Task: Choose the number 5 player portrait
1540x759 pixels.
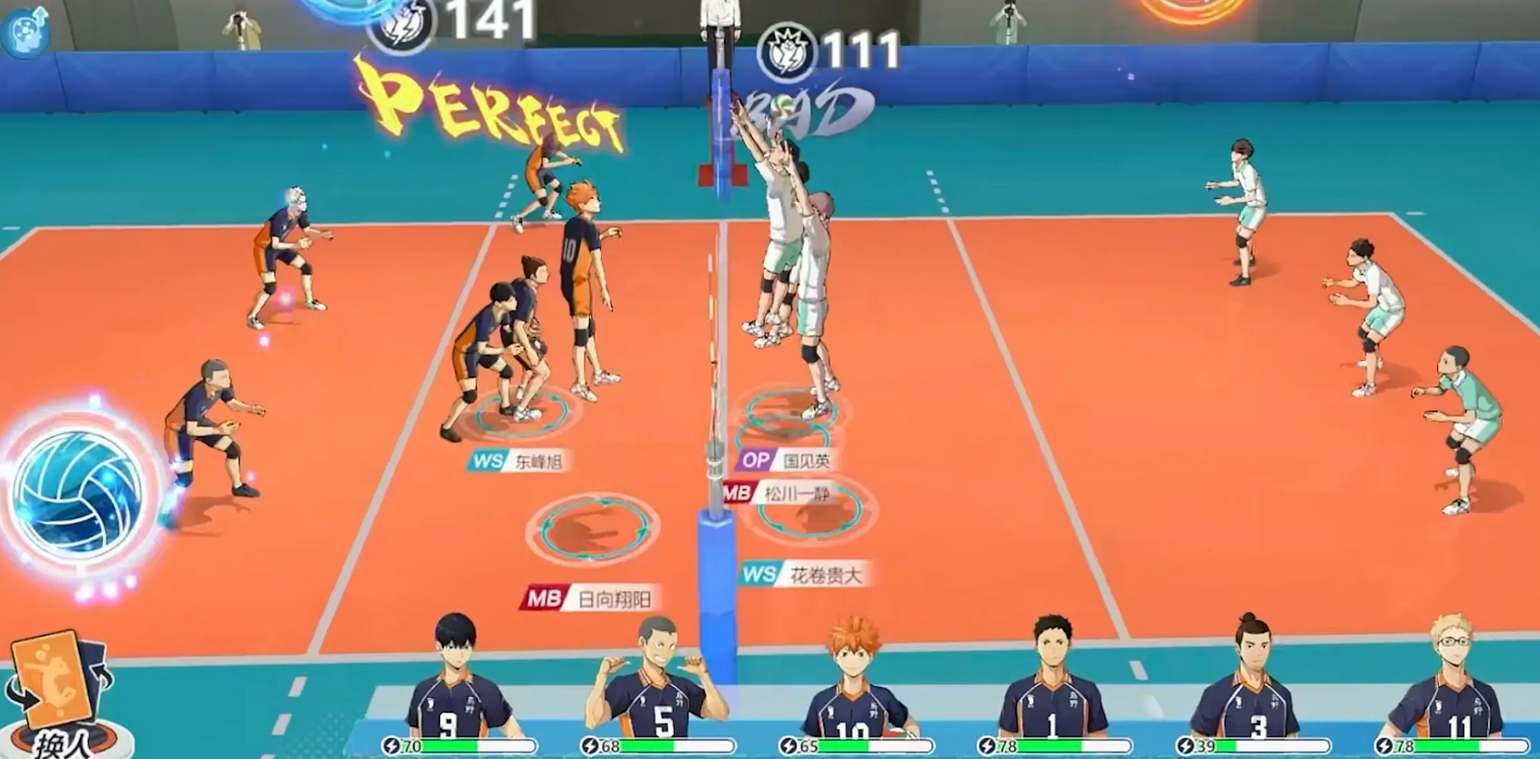Action: (x=655, y=682)
